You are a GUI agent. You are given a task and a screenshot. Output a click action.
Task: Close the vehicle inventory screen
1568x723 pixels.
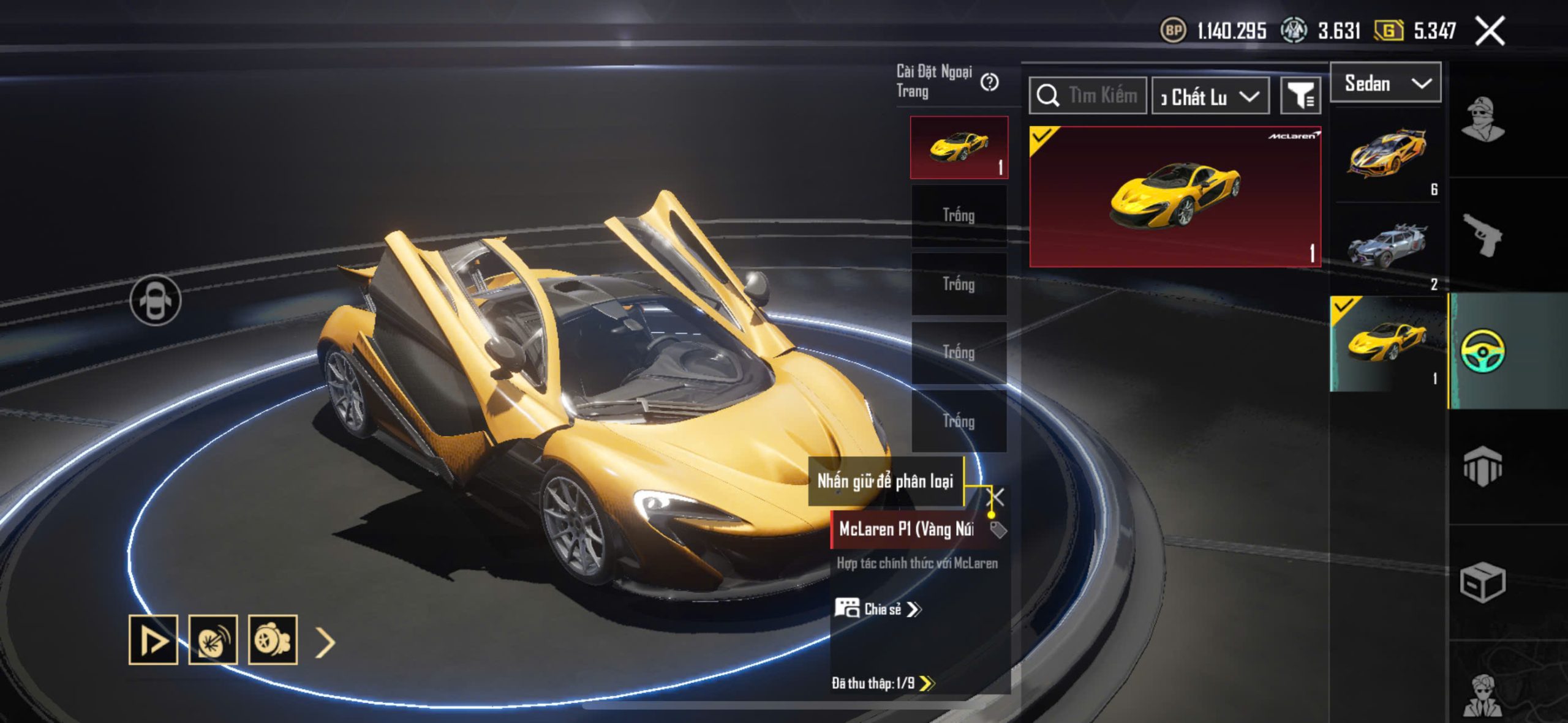click(1490, 31)
